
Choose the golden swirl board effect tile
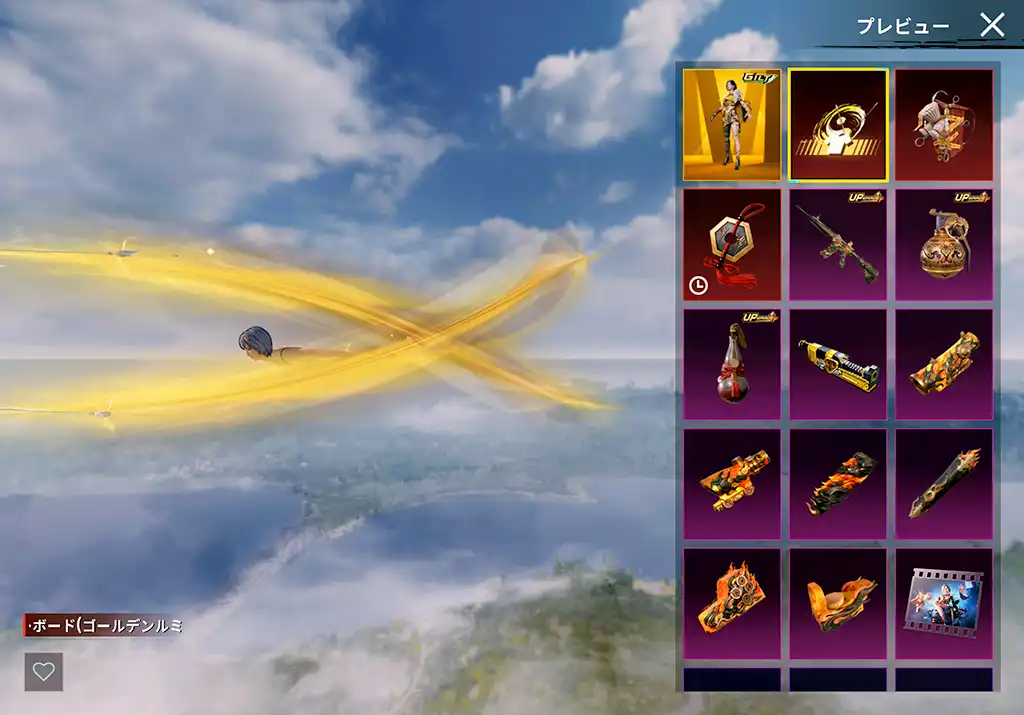click(x=838, y=125)
